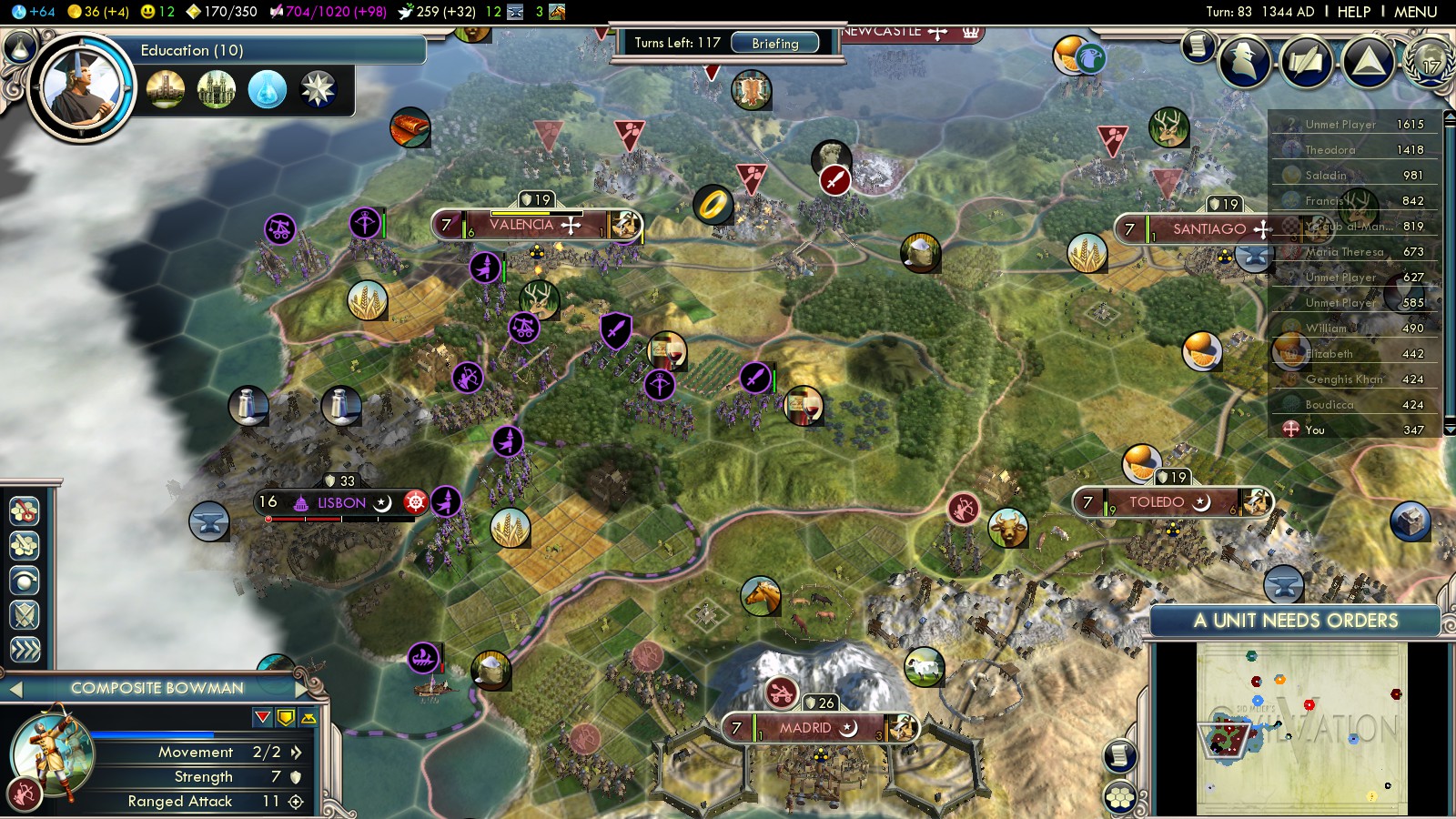This screenshot has width=1456, height=819.
Task: Open the HELP Civilopedia link
Action: click(x=1353, y=12)
